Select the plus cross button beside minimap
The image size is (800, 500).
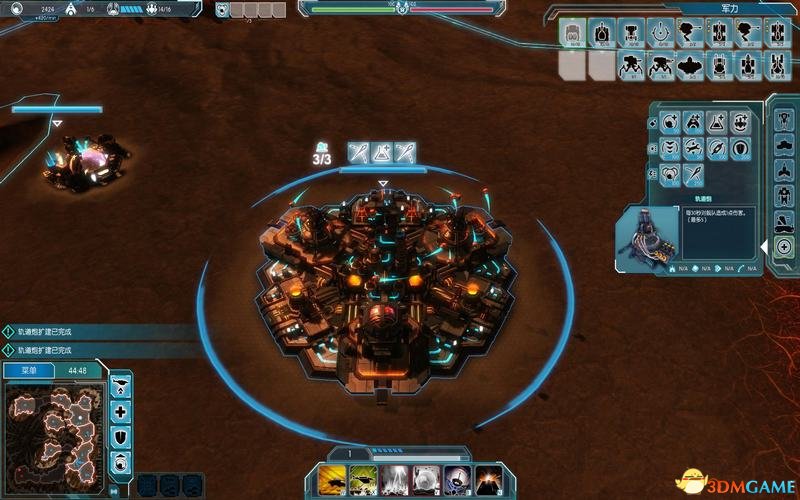click(121, 411)
